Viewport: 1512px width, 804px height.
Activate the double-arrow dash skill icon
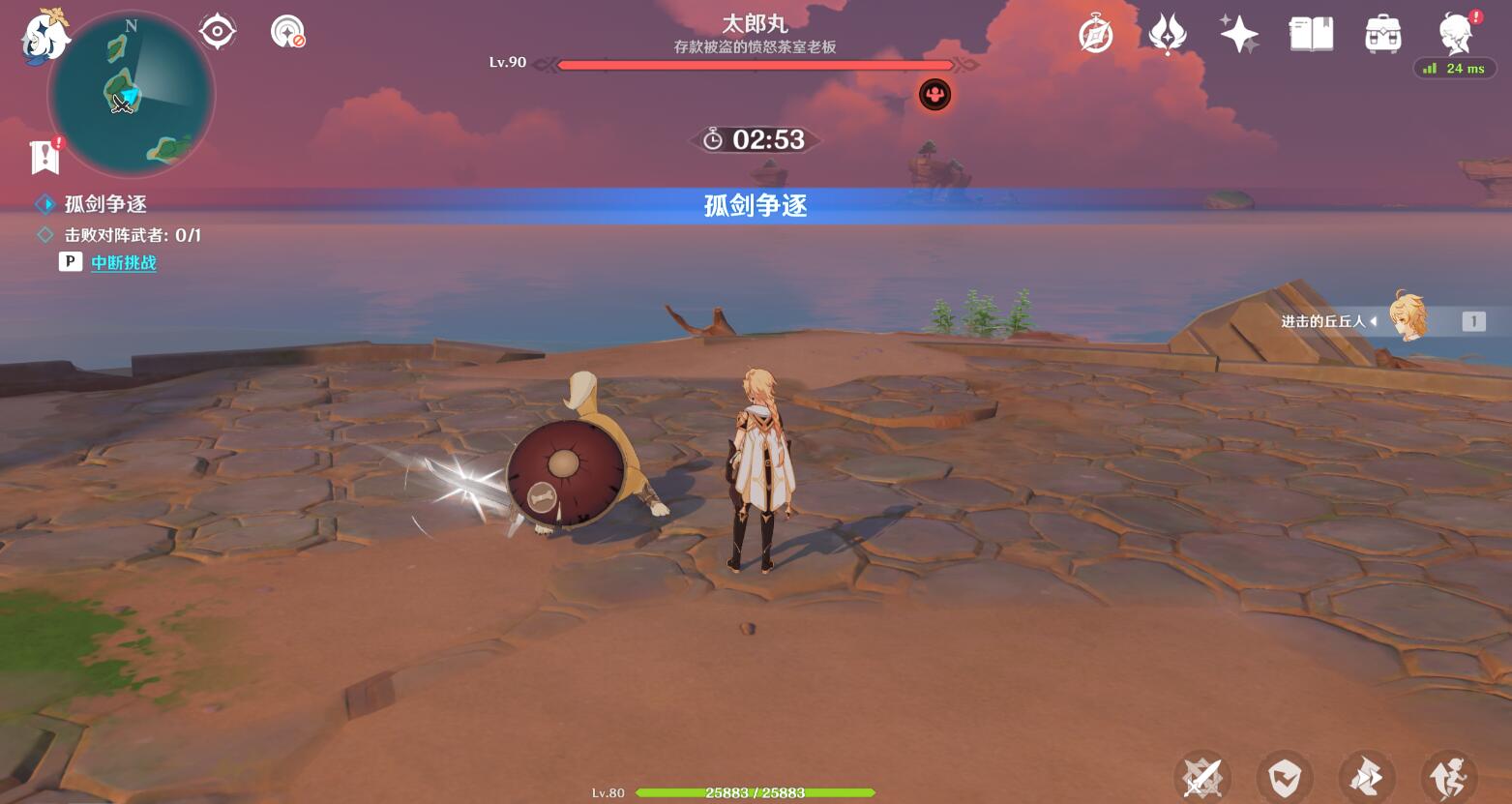coord(1367,776)
